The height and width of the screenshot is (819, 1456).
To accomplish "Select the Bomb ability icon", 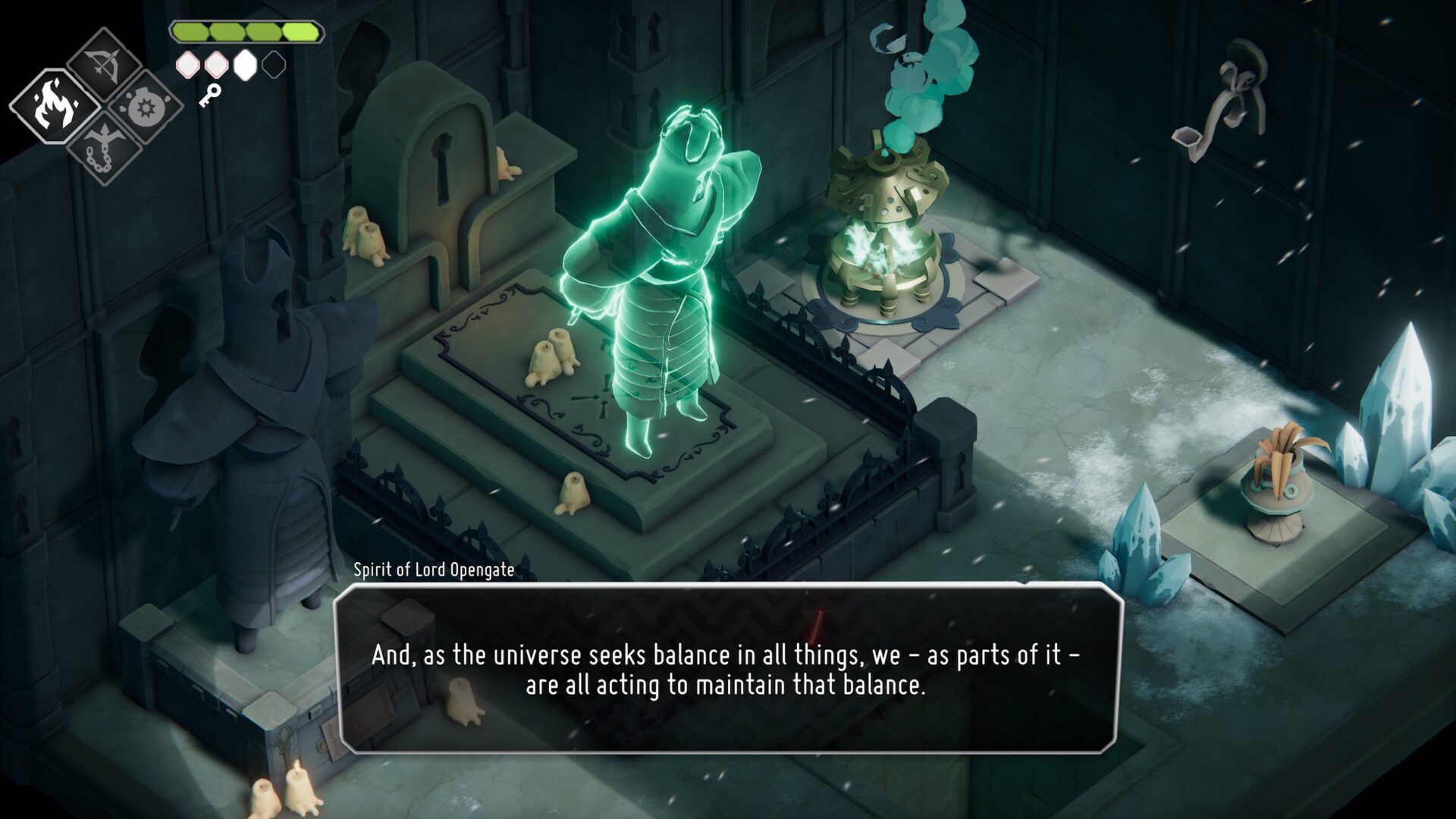I will click(x=149, y=106).
